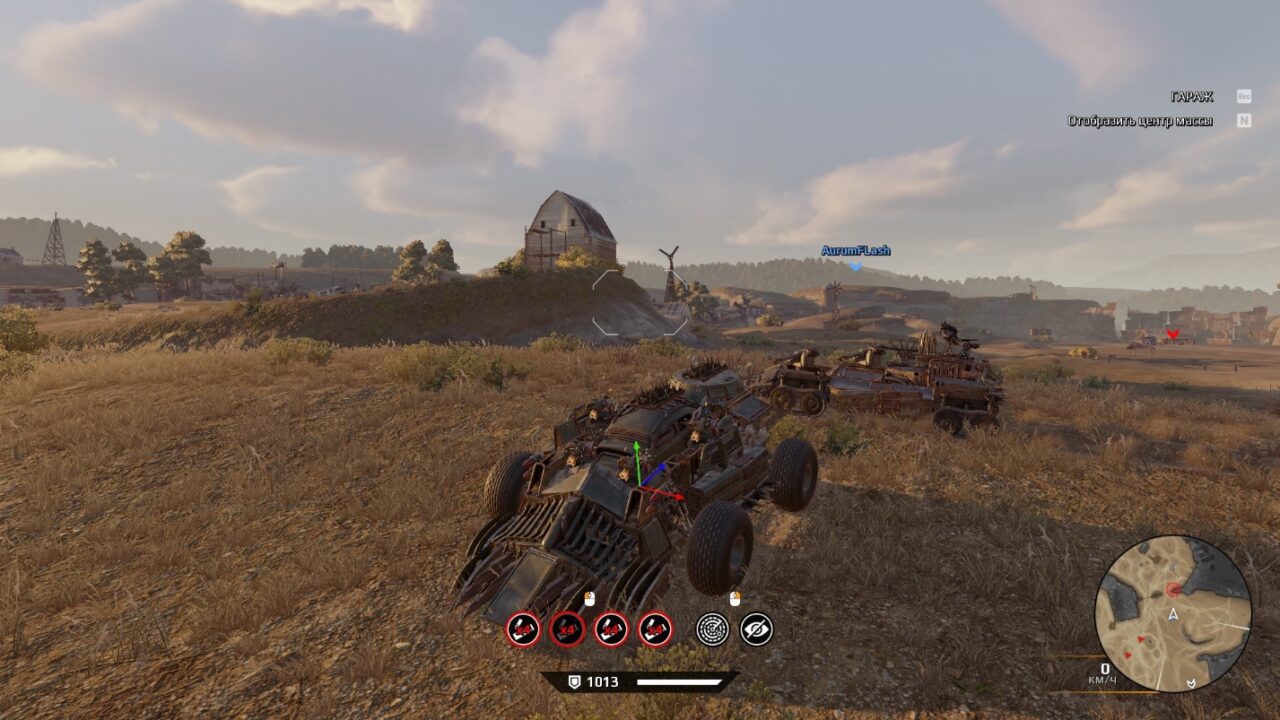Click the player arrow marker on the minimap

1173,614
